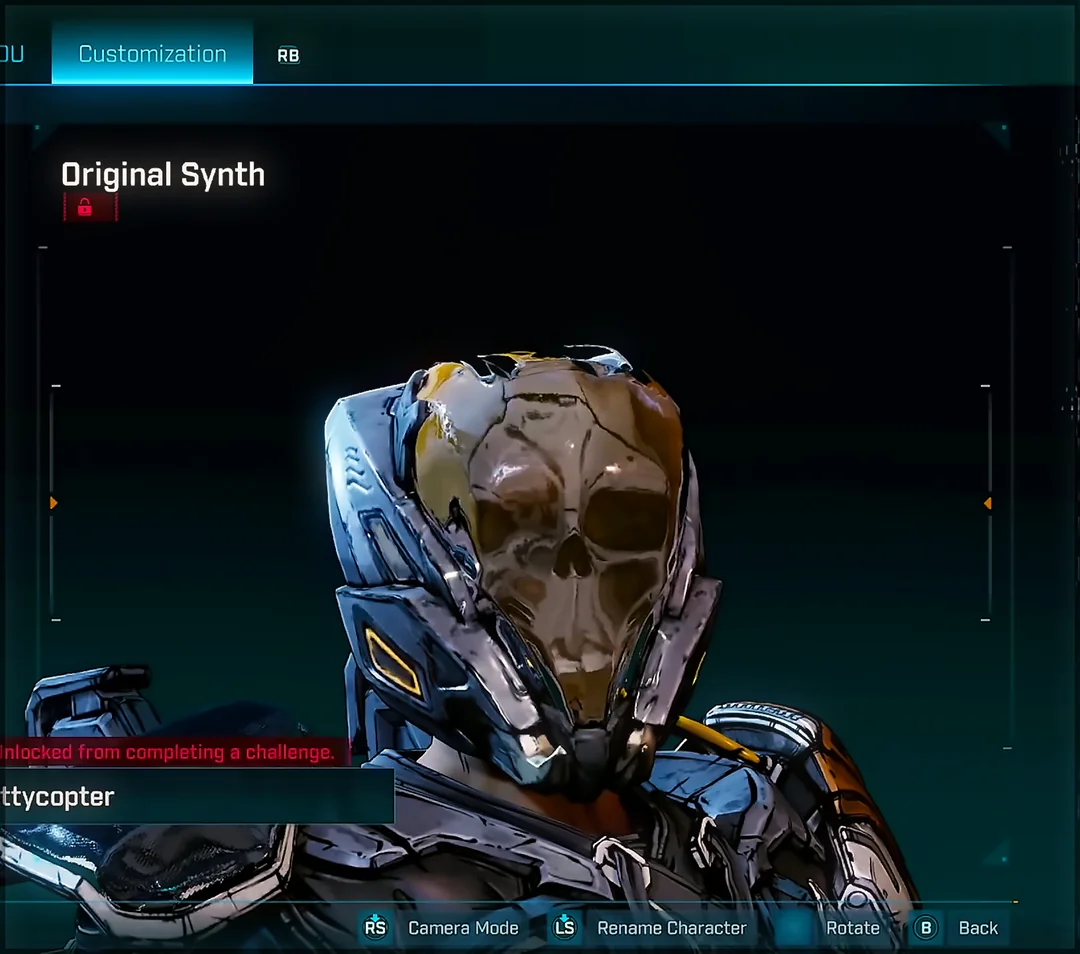Image resolution: width=1080 pixels, height=954 pixels.
Task: Click the orange arrow on the right edge
Action: click(x=987, y=503)
